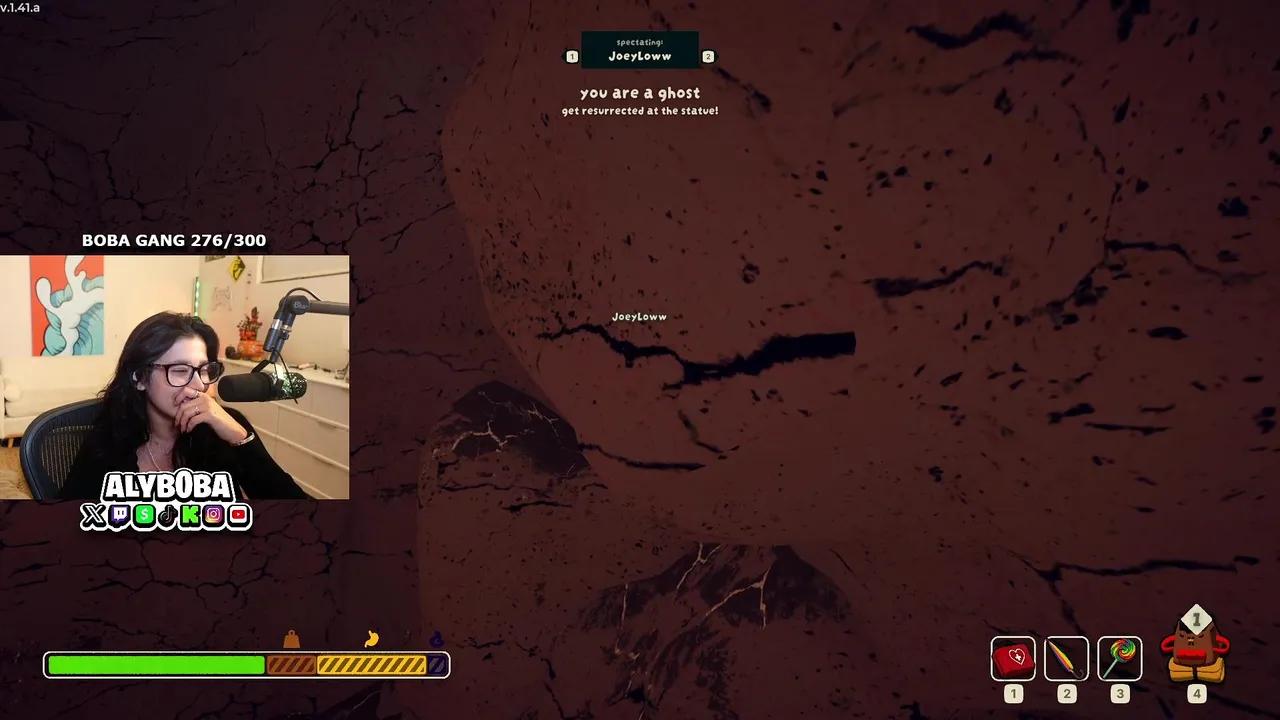Select the lollipop in slot 3
Image resolution: width=1280 pixels, height=720 pixels.
pos(1119,657)
